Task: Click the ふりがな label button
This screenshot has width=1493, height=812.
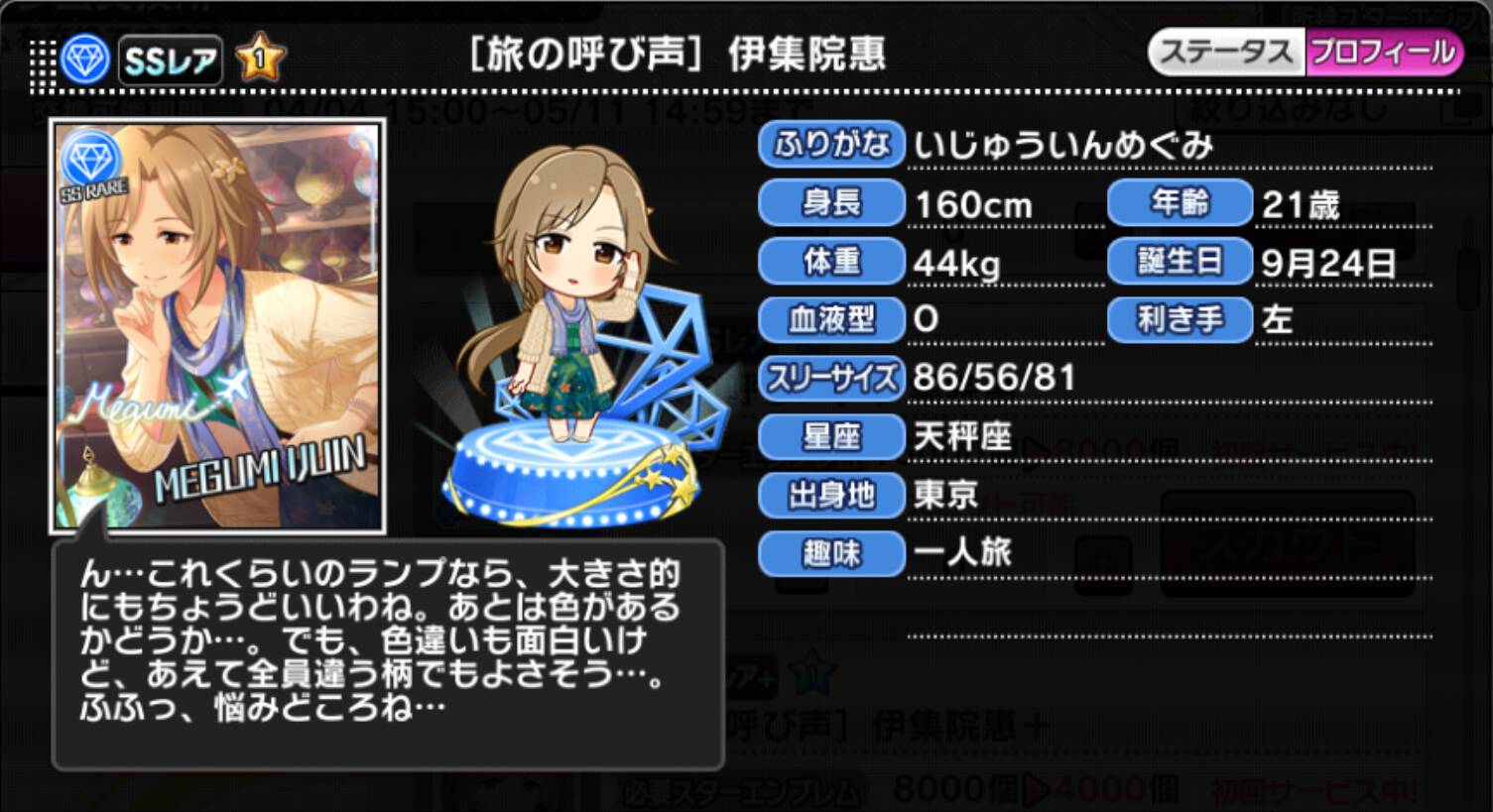Action: click(x=830, y=145)
